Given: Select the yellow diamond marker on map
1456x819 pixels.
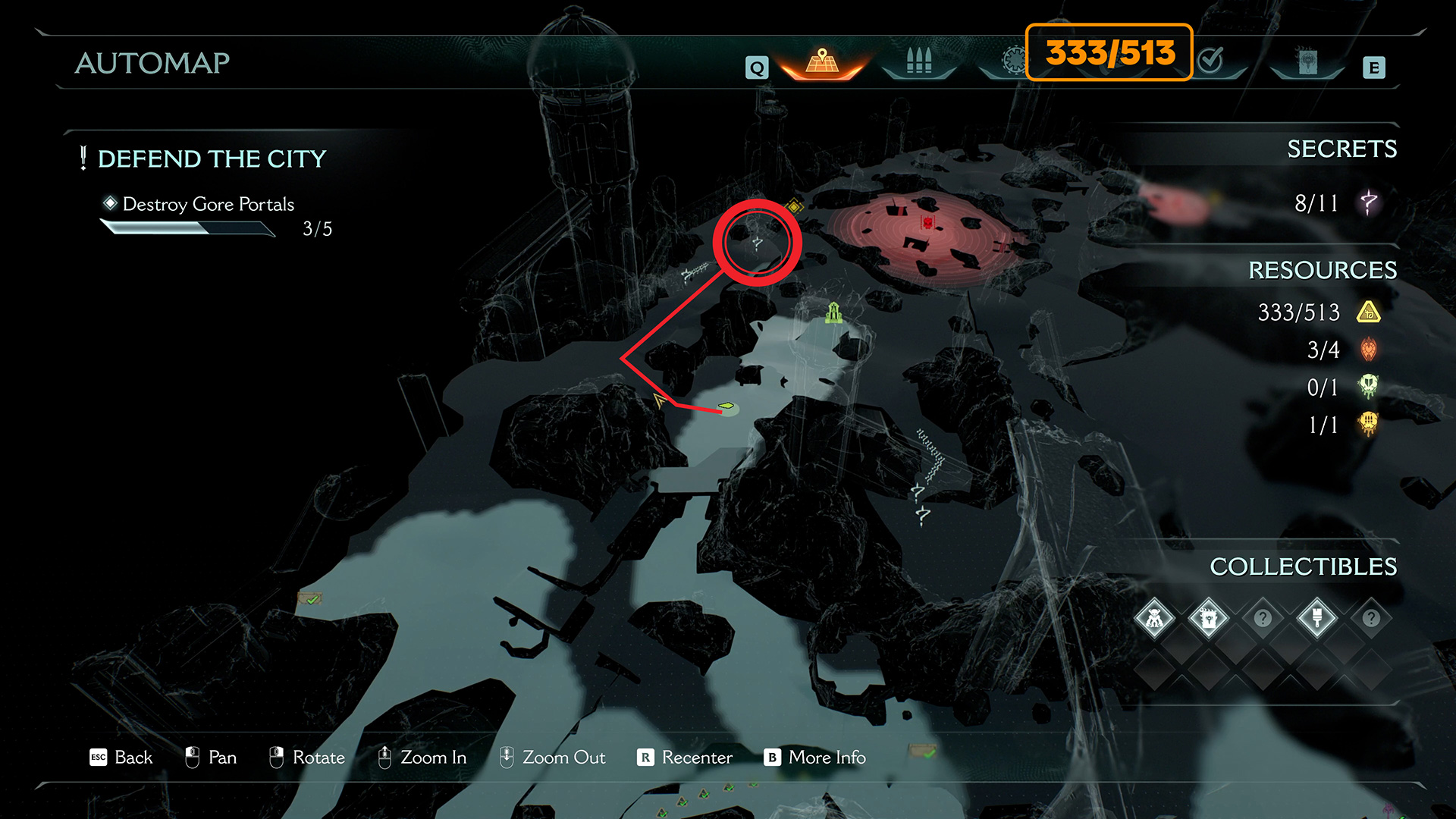Looking at the screenshot, I should (794, 206).
